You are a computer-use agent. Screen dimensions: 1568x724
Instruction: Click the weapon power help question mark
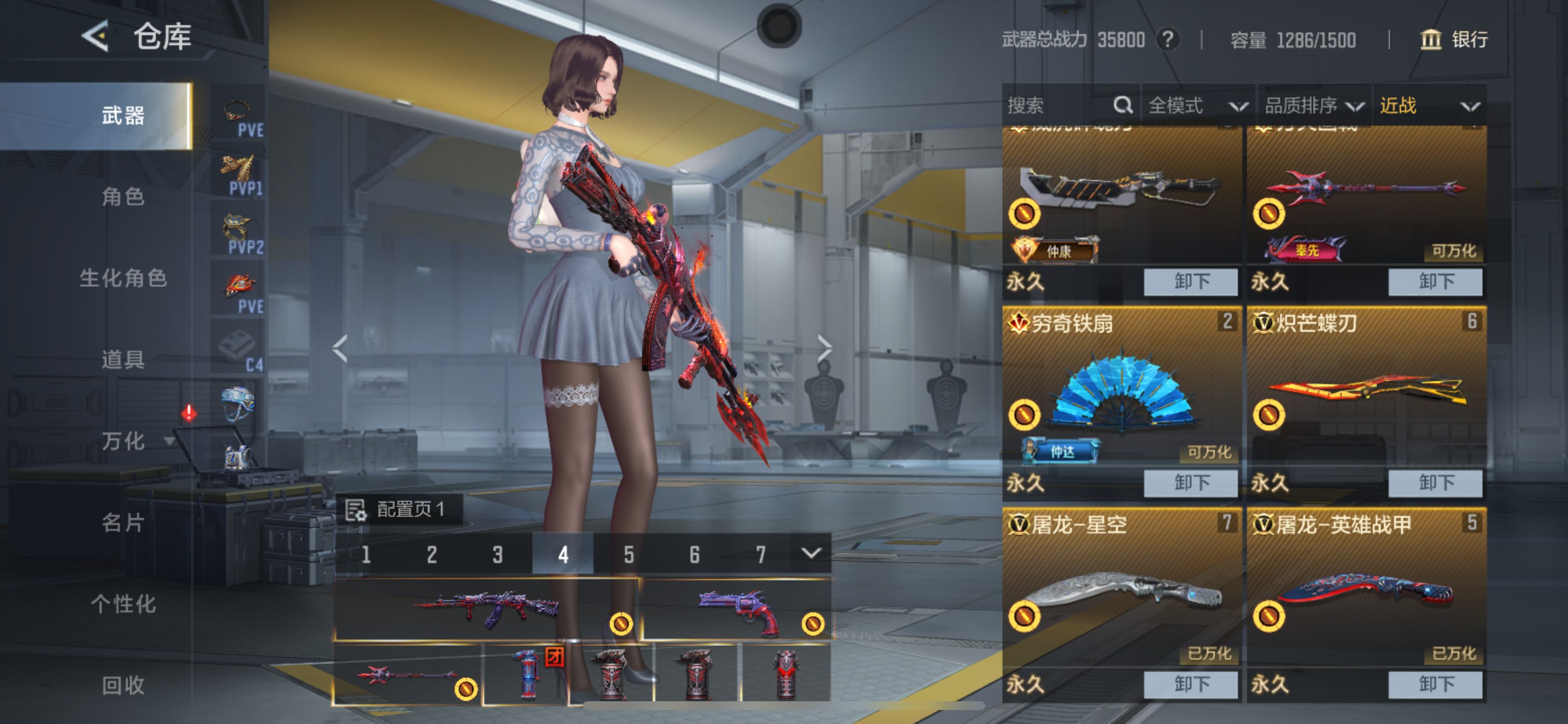tap(1167, 40)
